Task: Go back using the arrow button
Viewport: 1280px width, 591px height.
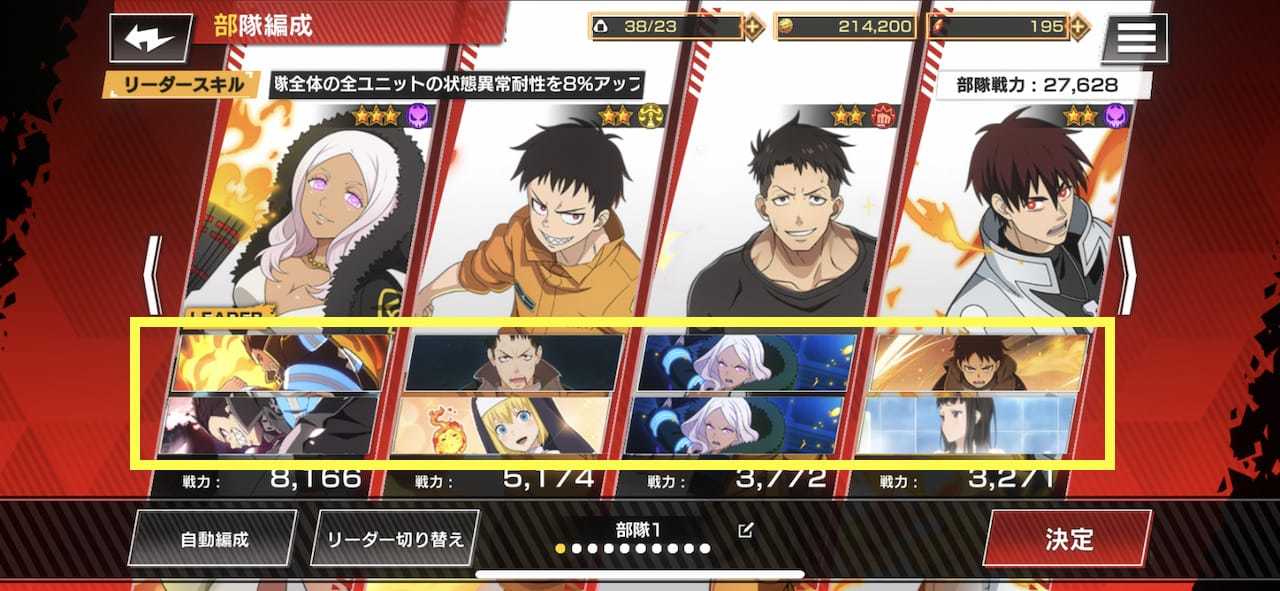Action: [x=151, y=39]
